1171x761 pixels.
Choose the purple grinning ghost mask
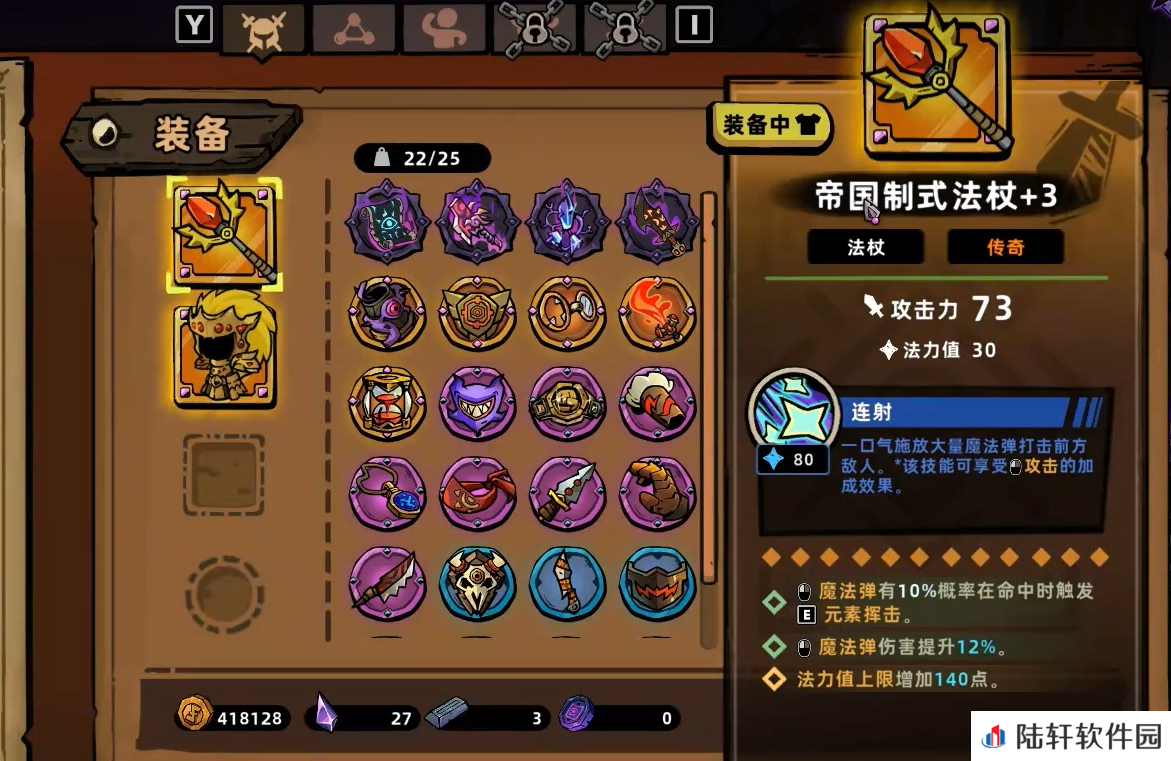477,402
